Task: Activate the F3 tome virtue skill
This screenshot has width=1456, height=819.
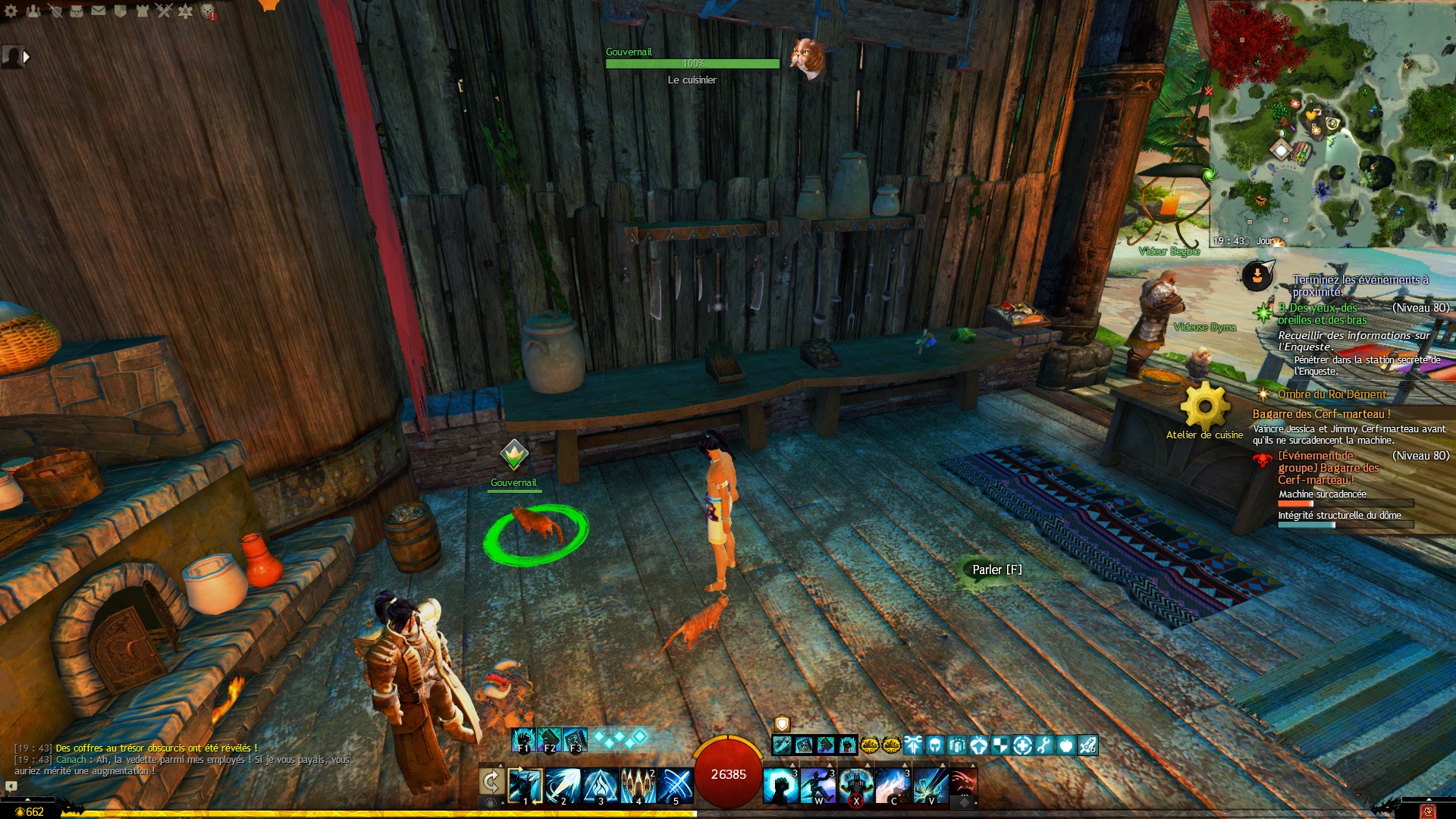Action: coord(576,739)
